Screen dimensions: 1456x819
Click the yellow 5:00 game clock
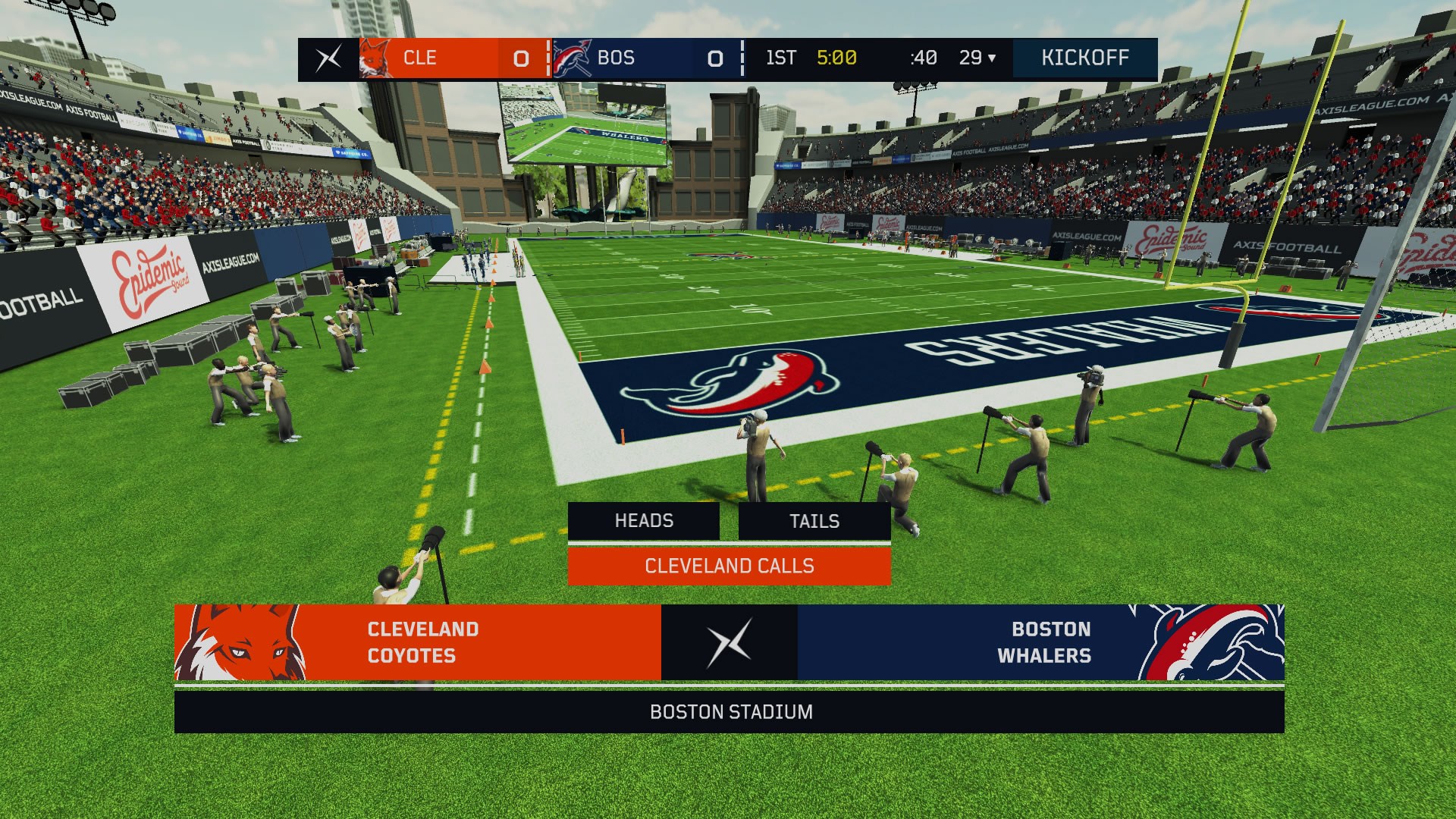[839, 58]
